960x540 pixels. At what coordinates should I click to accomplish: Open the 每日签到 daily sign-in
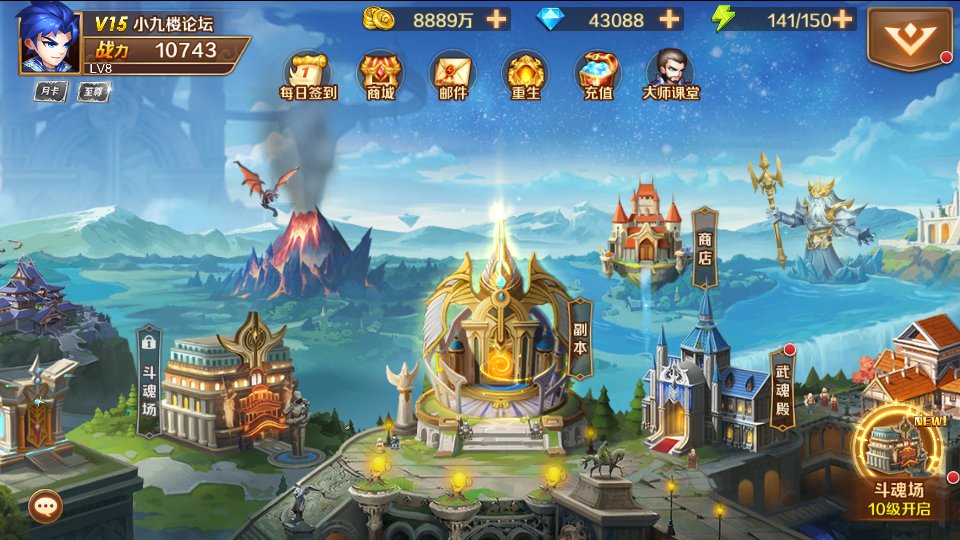coord(307,76)
